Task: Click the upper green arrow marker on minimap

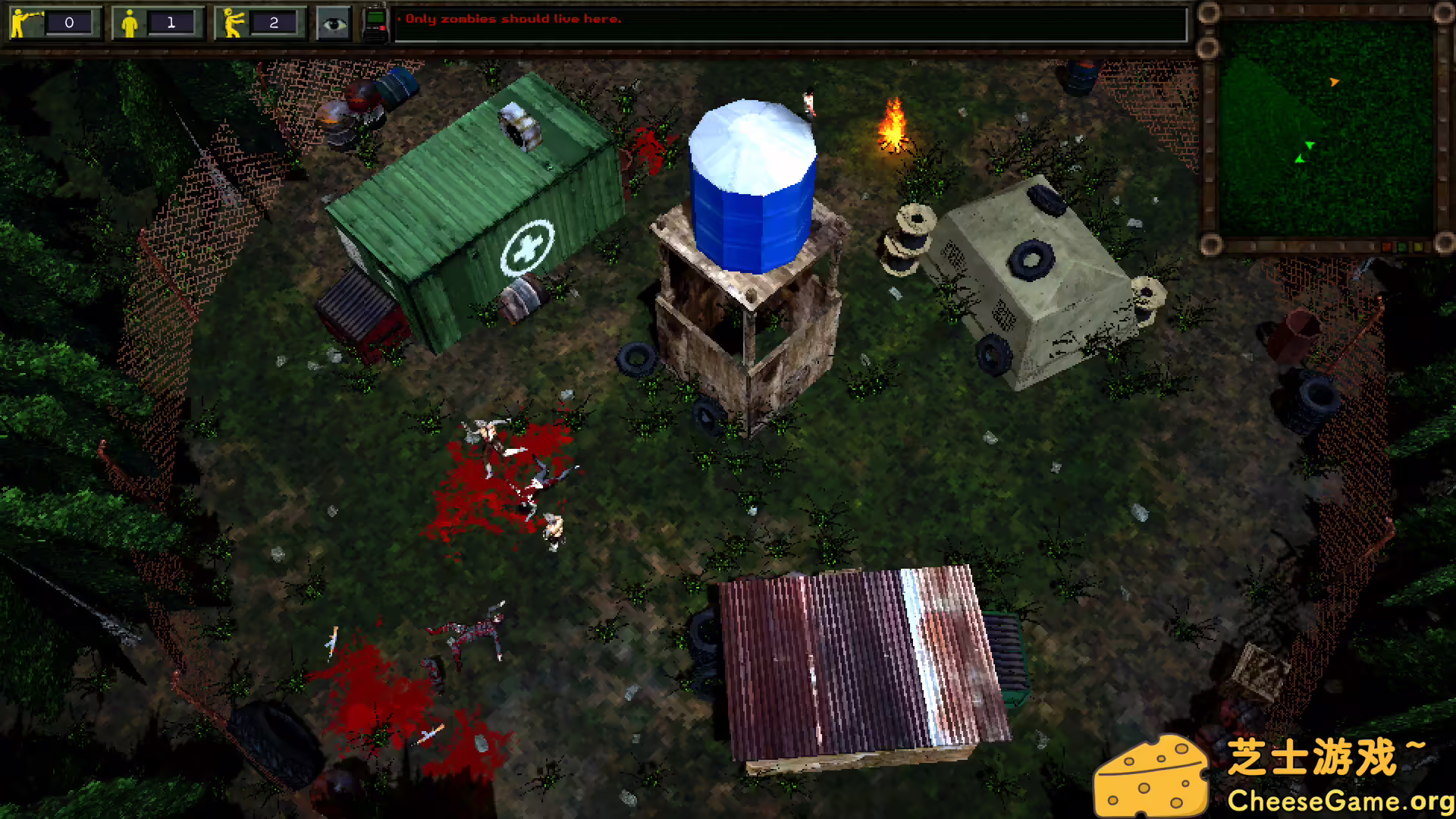Action: pyautogui.click(x=1310, y=143)
